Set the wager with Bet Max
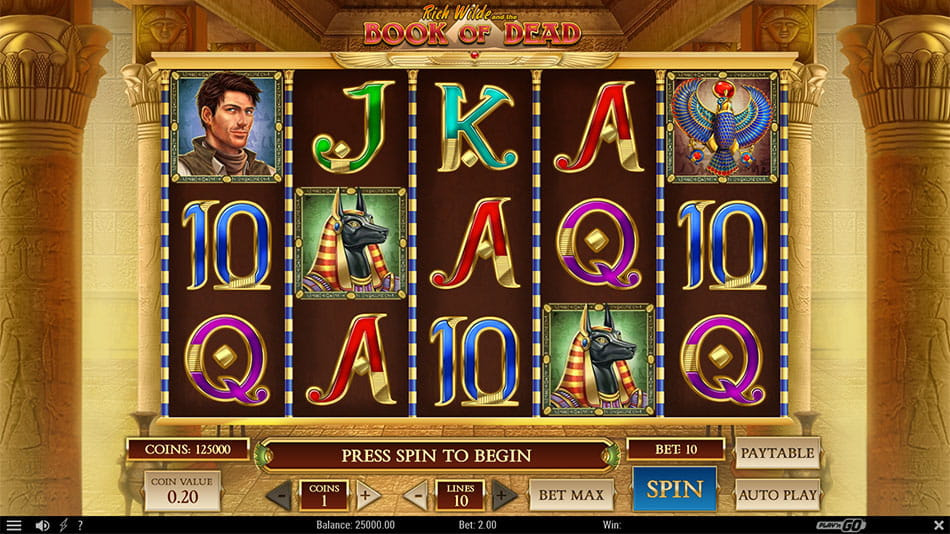The width and height of the screenshot is (950, 534). [x=570, y=494]
